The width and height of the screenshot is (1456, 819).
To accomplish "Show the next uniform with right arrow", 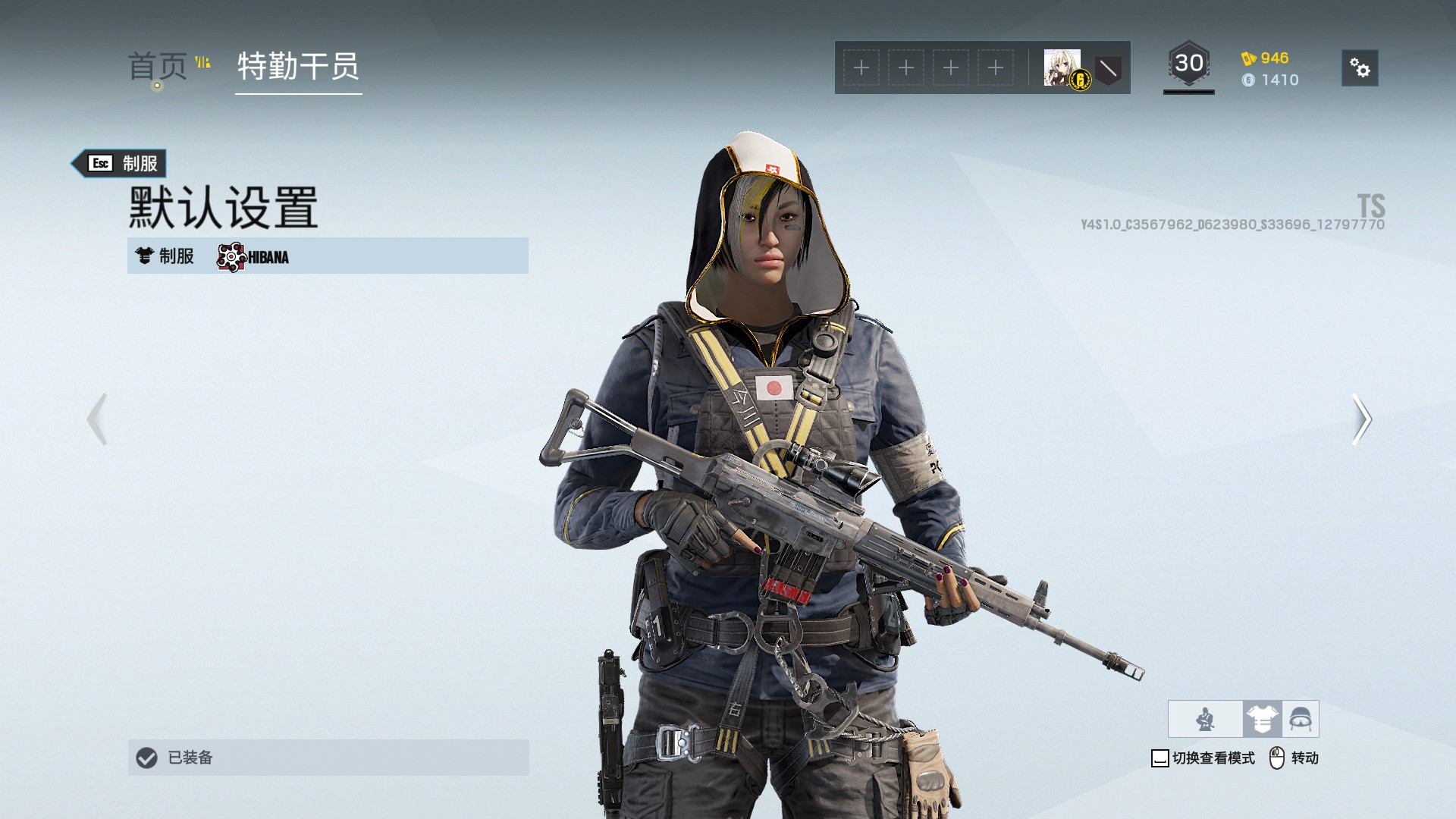I will point(1361,419).
